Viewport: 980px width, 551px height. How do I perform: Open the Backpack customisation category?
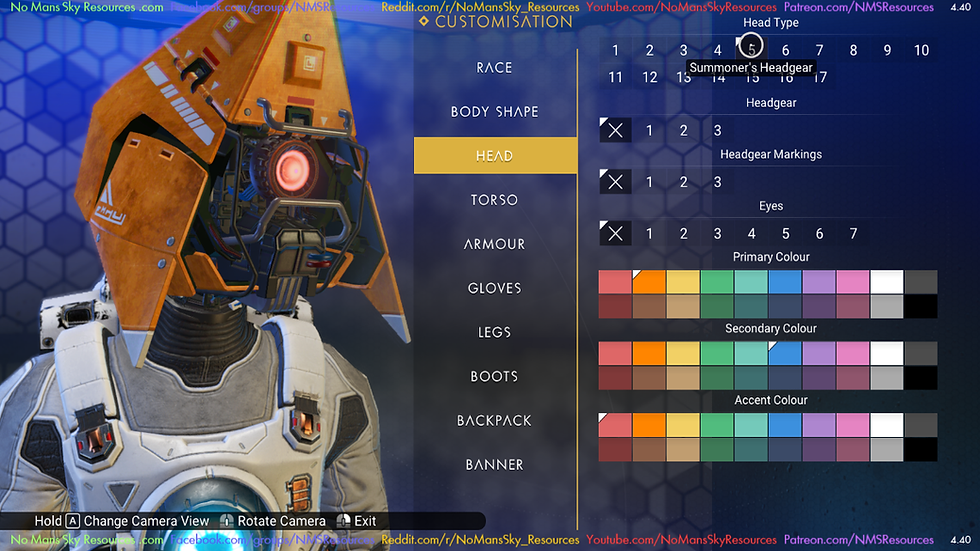495,420
